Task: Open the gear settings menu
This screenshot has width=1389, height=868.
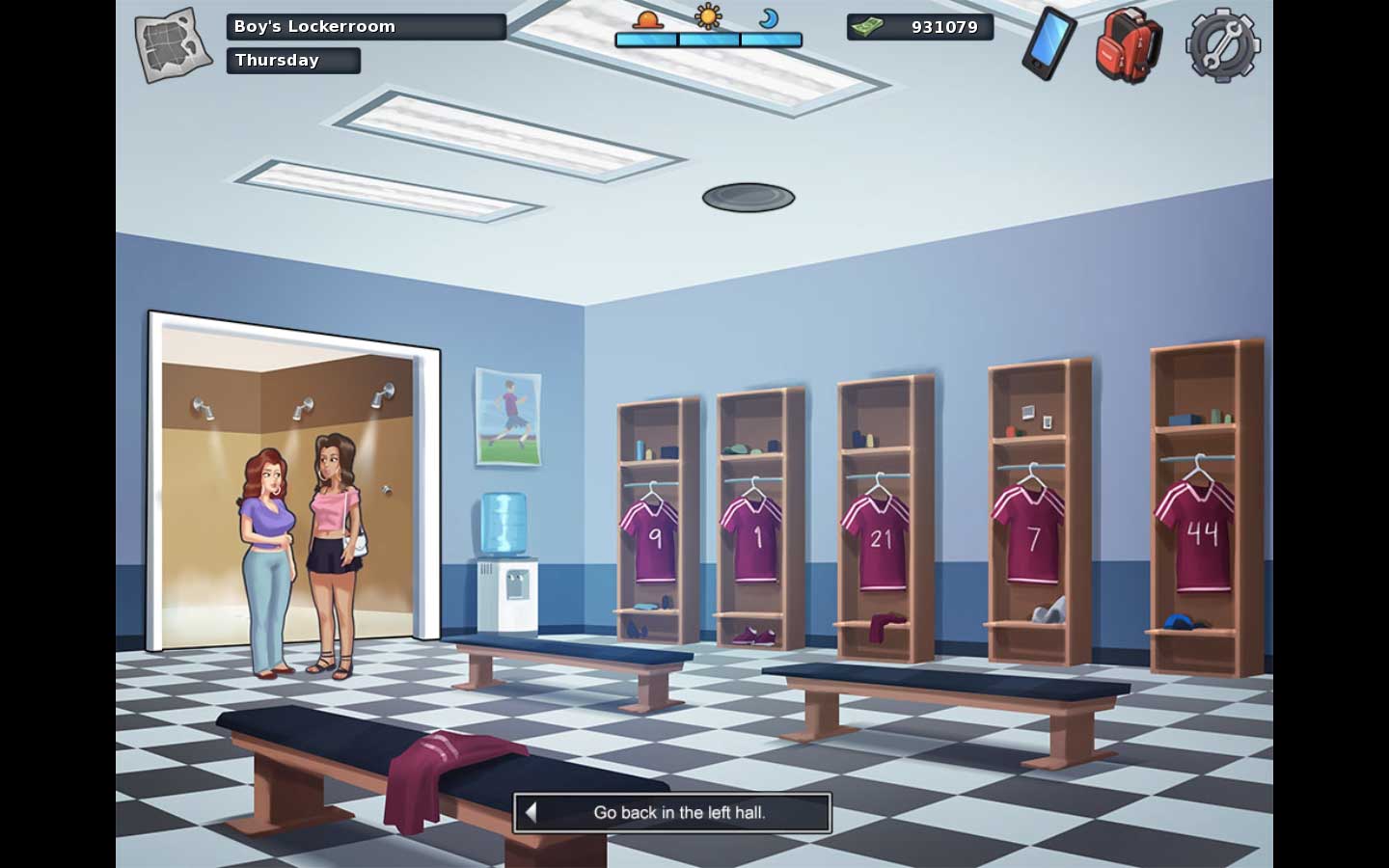Action: pyautogui.click(x=1222, y=44)
